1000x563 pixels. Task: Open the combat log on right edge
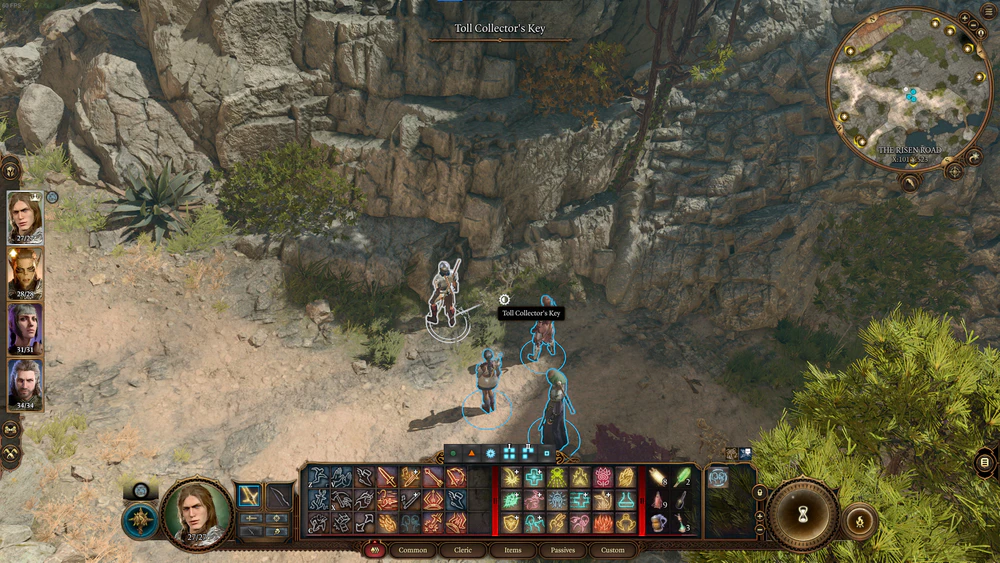click(x=985, y=462)
